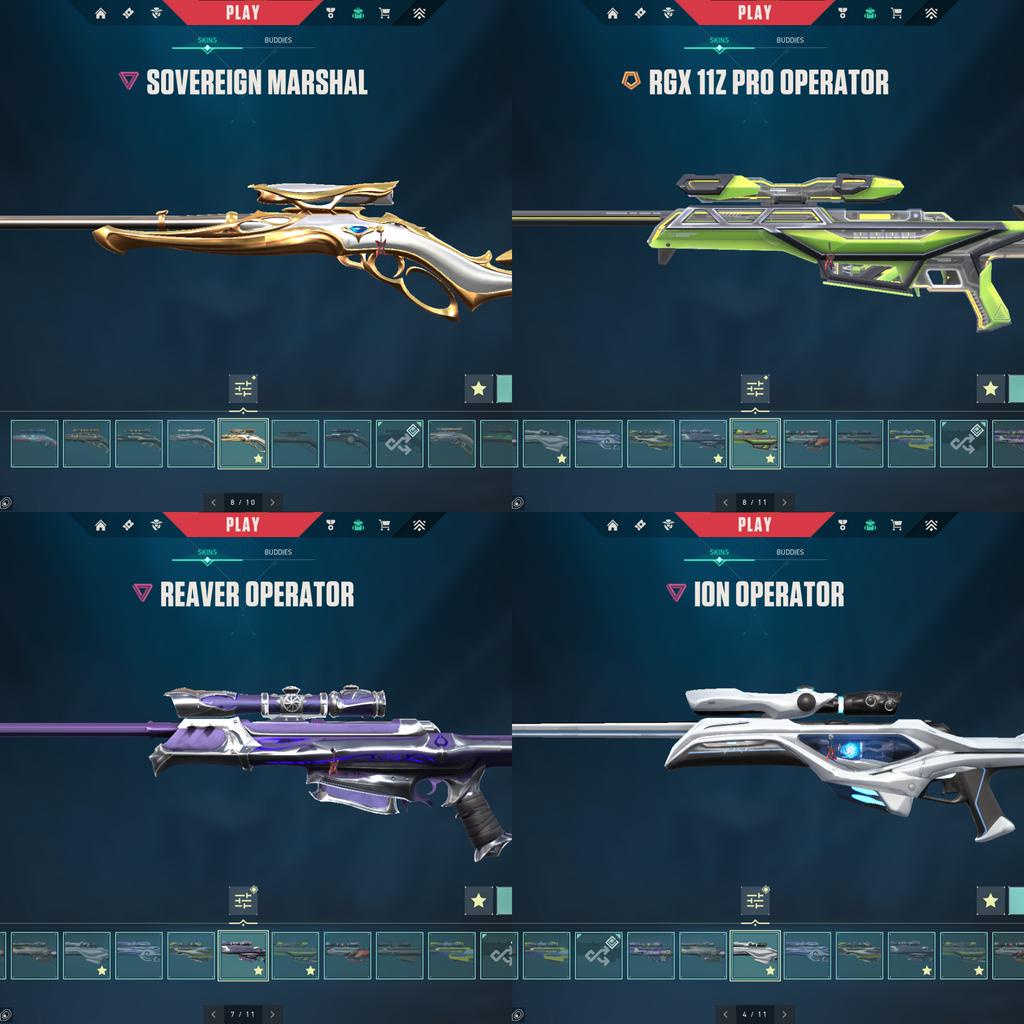Viewport: 1024px width, 1024px height.
Task: Select highlighted gold Sovereign Marshal thumbnail
Action: pyautogui.click(x=243, y=443)
